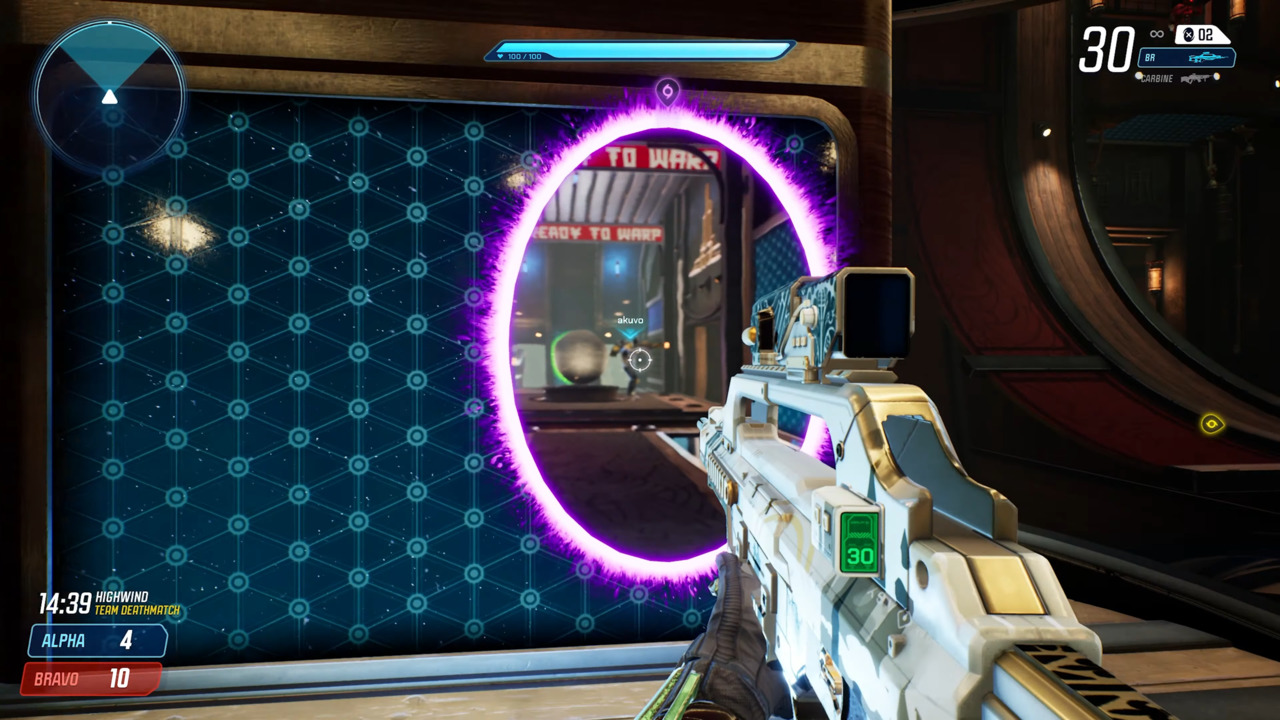Switch active weapon to the Carbine slot
This screenshot has width=1280, height=720.
click(1160, 78)
